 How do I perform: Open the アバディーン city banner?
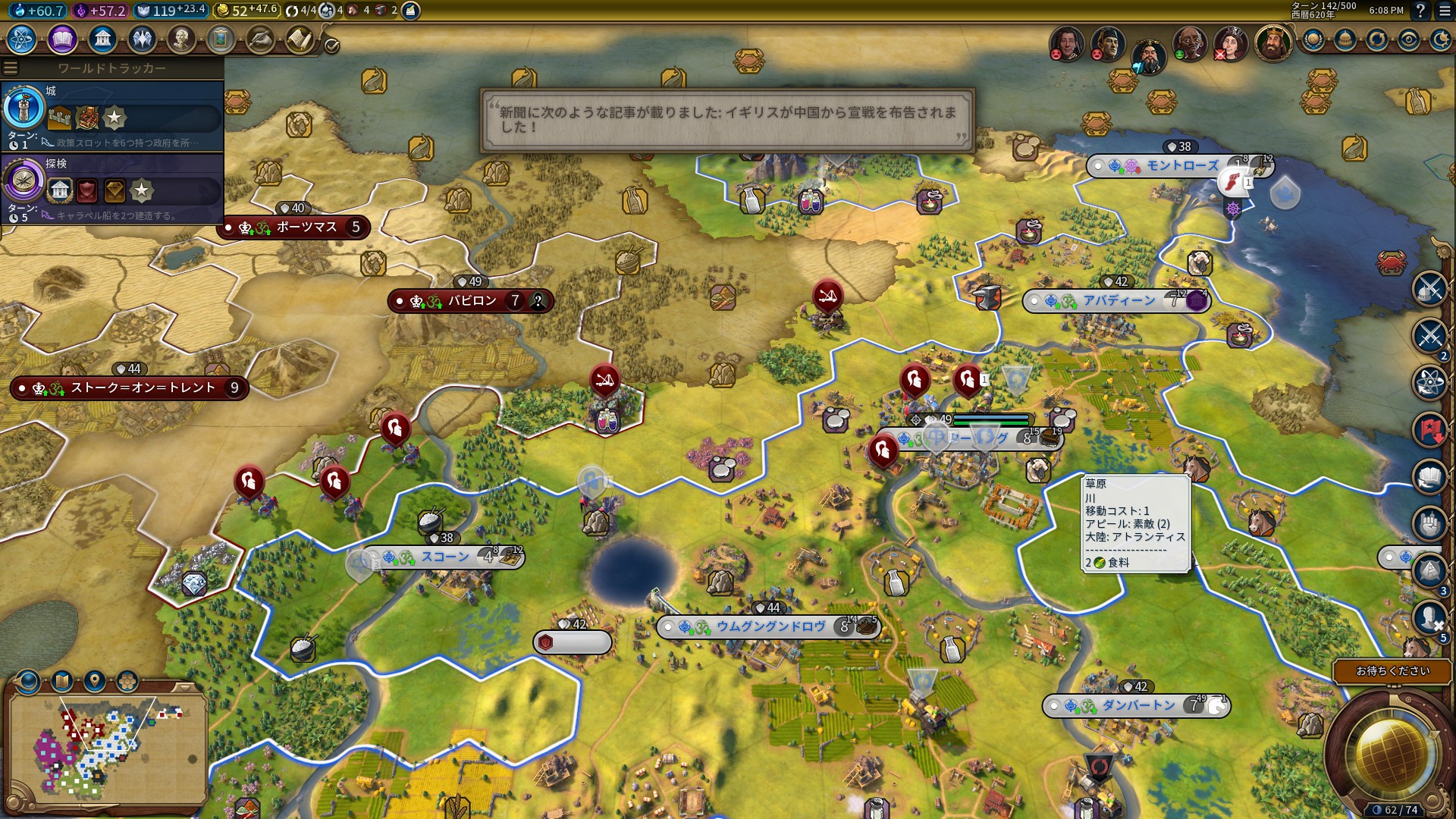coord(1118,301)
